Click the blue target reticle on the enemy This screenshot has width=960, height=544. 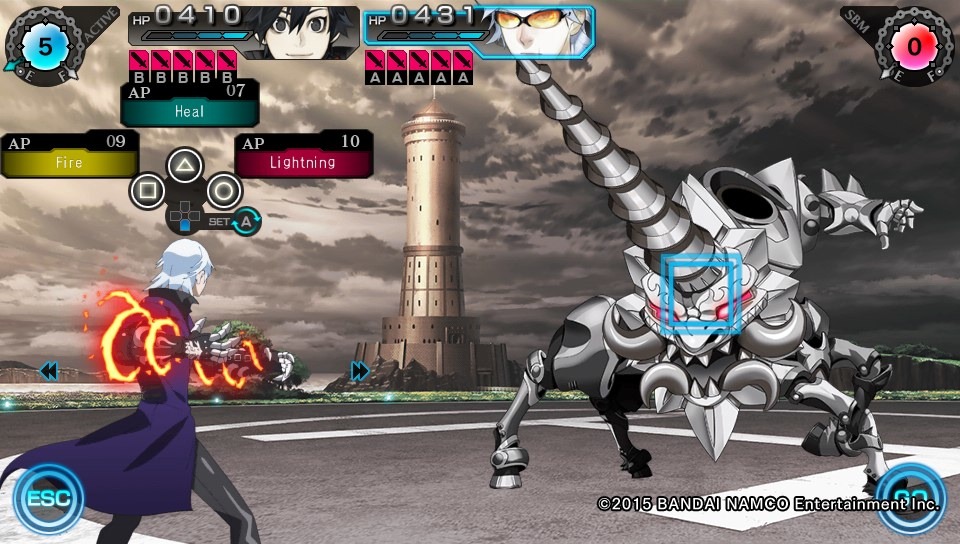(702, 292)
